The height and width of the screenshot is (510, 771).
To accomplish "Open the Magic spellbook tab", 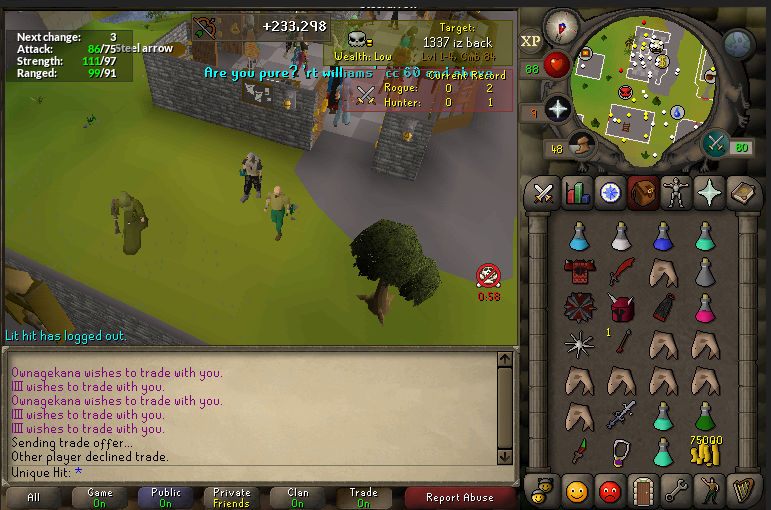I will (741, 192).
